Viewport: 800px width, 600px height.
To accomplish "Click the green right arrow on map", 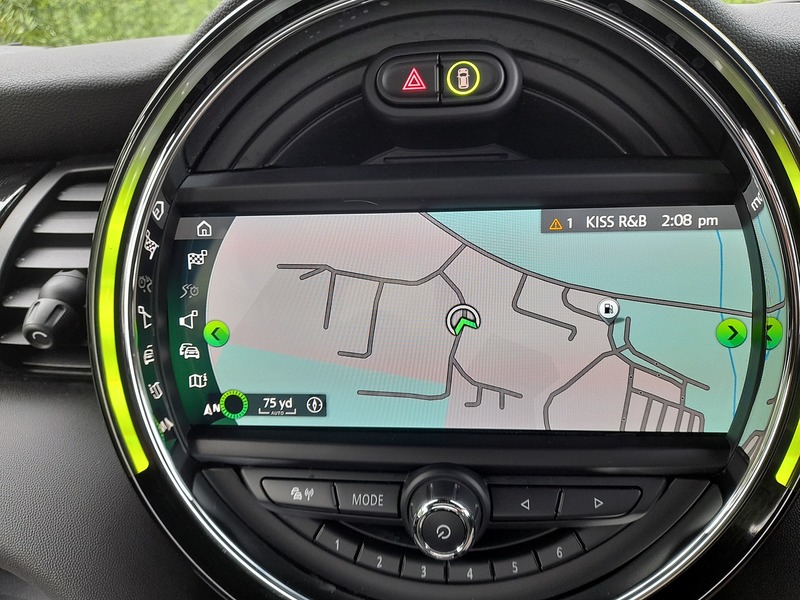I will click(x=733, y=332).
